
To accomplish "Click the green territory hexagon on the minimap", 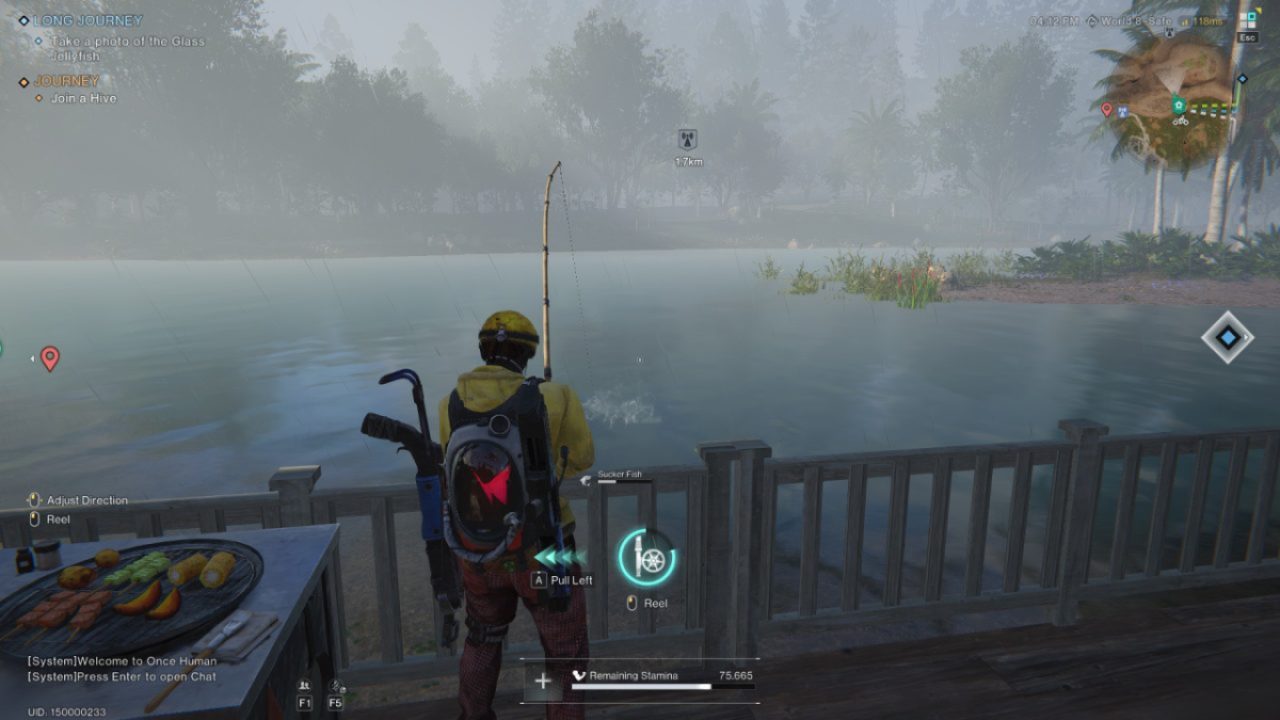I will pos(1180,105).
